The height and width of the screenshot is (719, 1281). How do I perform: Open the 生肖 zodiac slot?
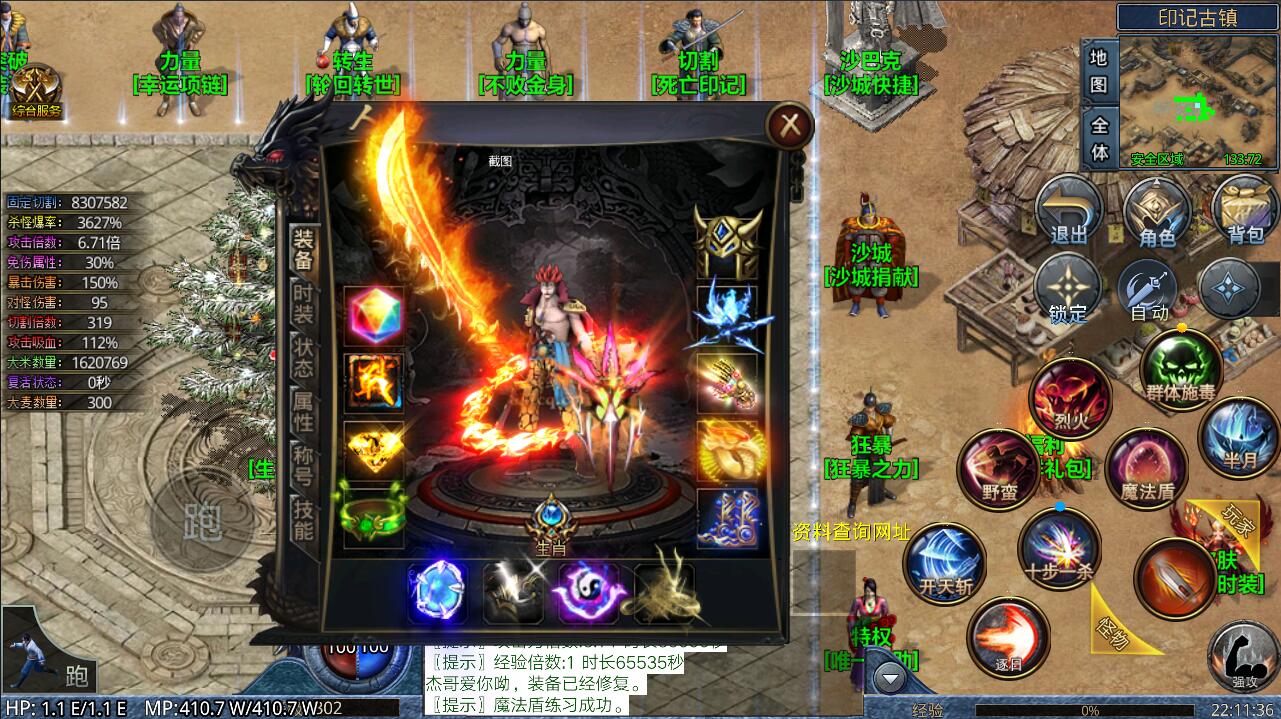click(551, 520)
